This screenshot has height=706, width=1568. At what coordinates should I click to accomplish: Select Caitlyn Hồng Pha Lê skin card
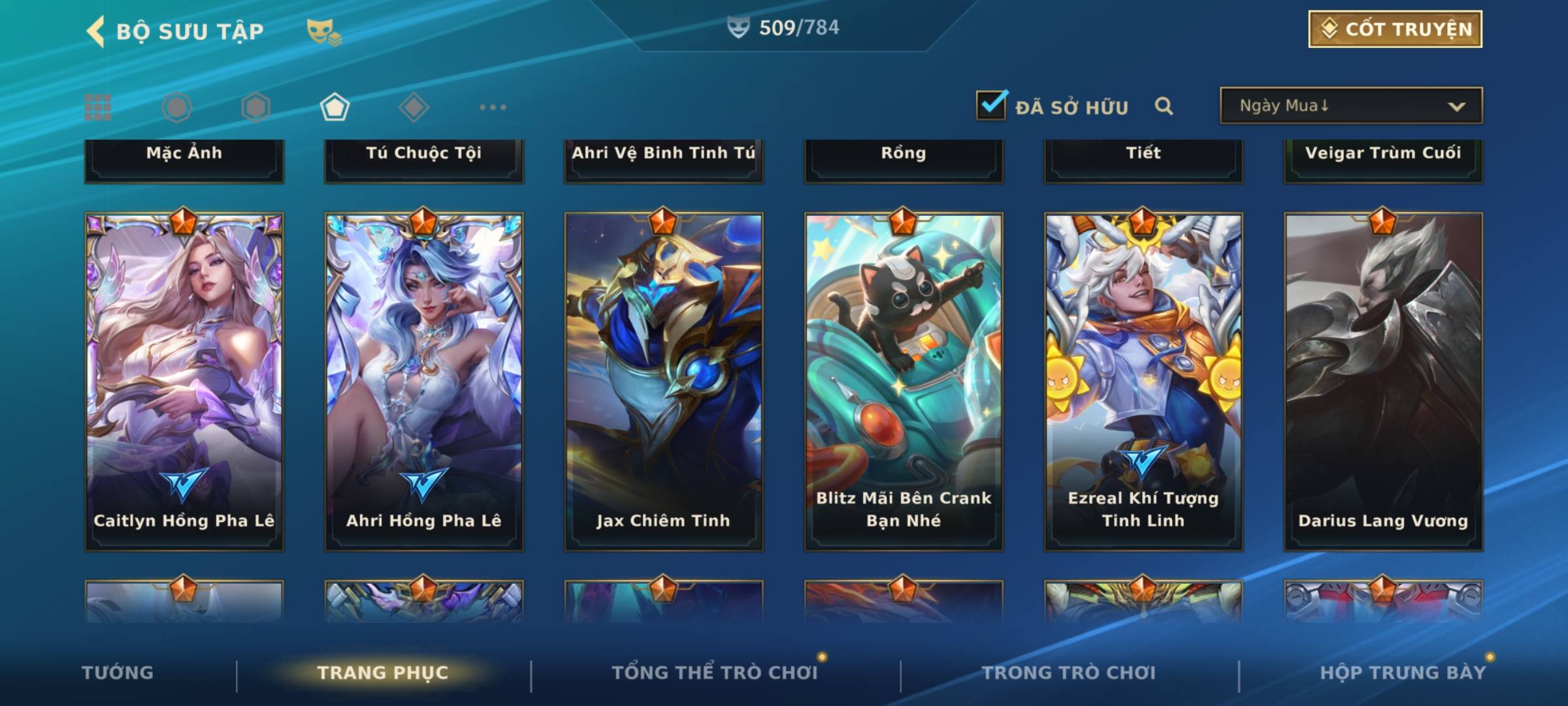click(x=184, y=380)
